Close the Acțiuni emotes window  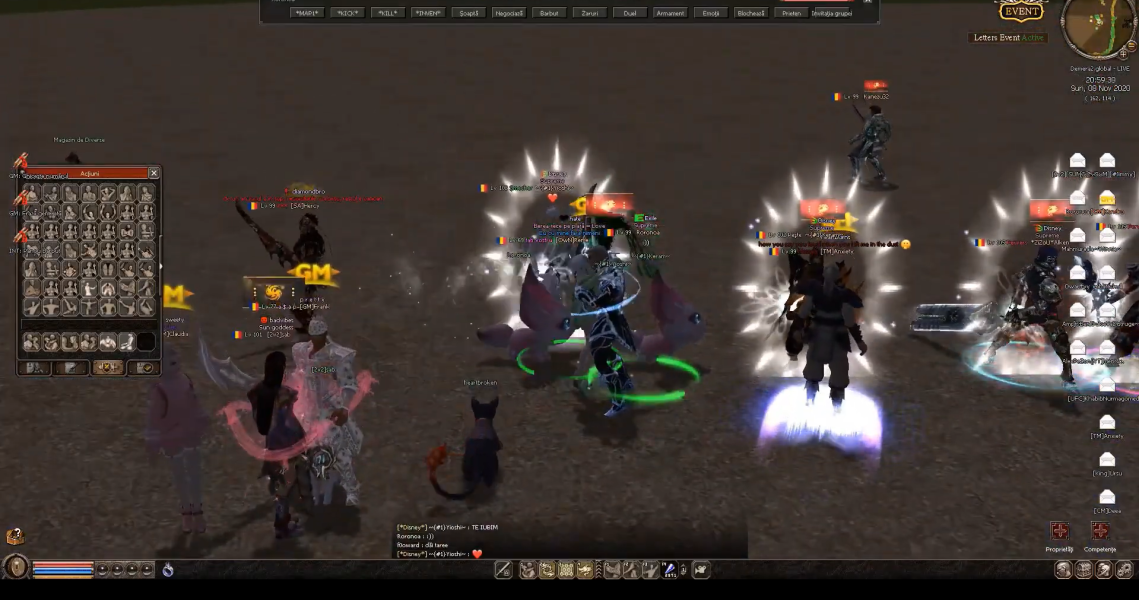point(154,173)
